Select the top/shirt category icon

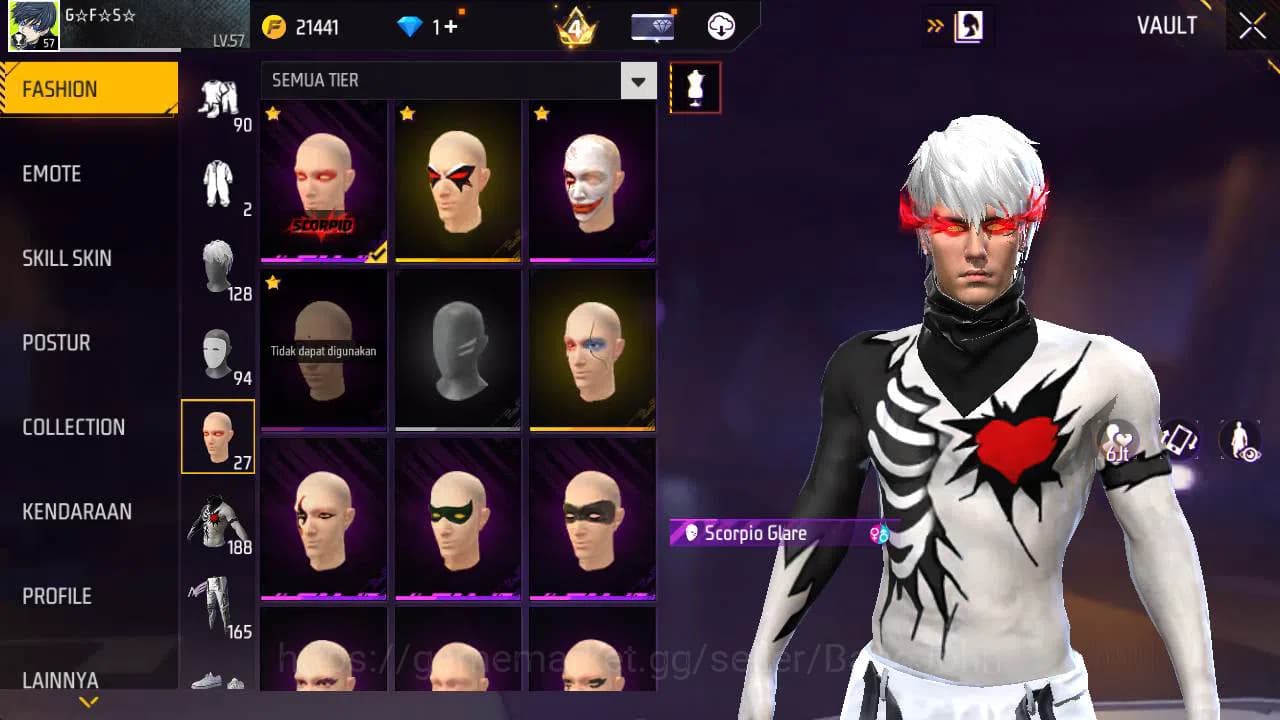[218, 518]
